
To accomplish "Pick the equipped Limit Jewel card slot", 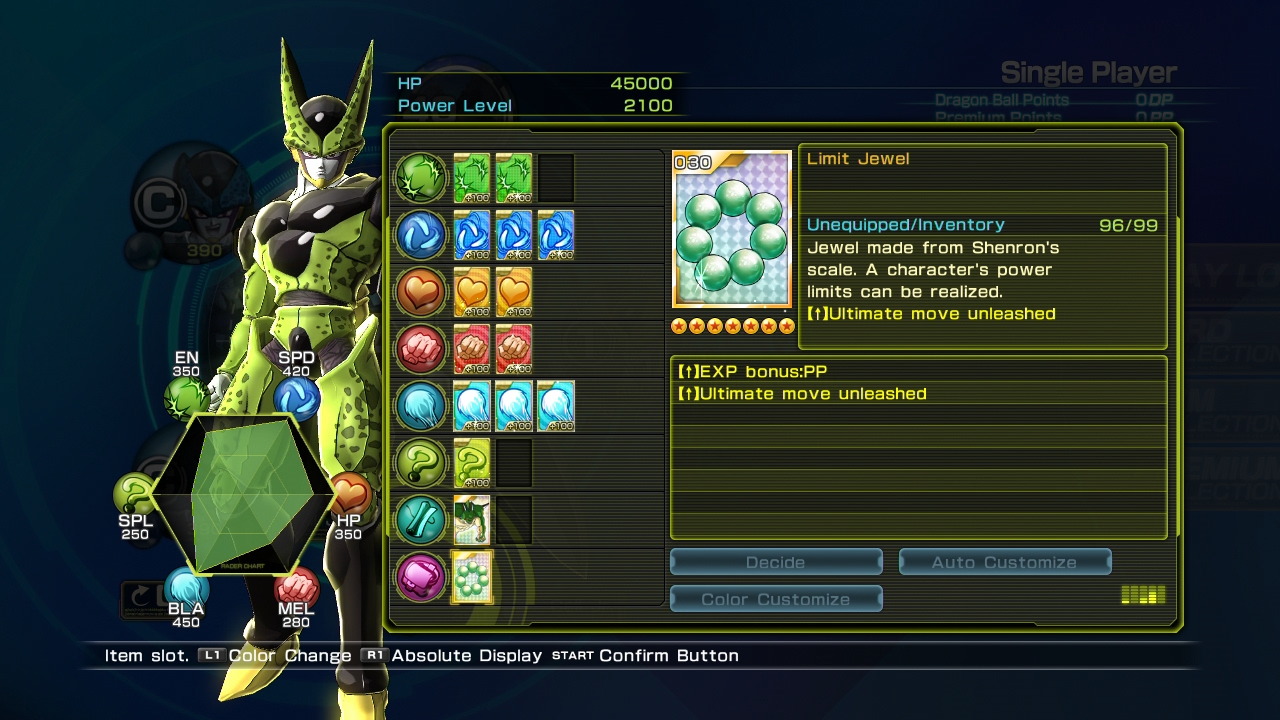I will click(472, 577).
